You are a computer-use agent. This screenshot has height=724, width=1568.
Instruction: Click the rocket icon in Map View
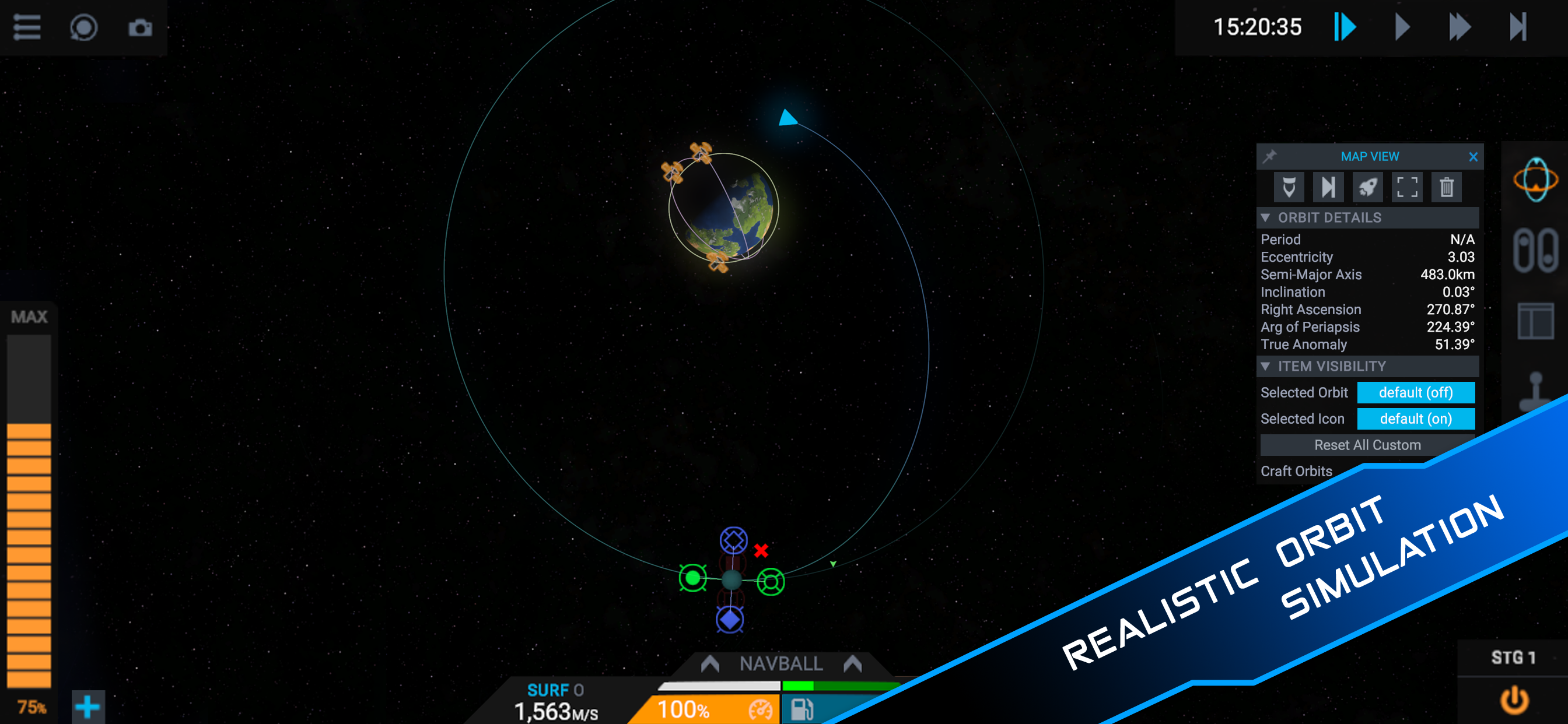coord(1367,187)
